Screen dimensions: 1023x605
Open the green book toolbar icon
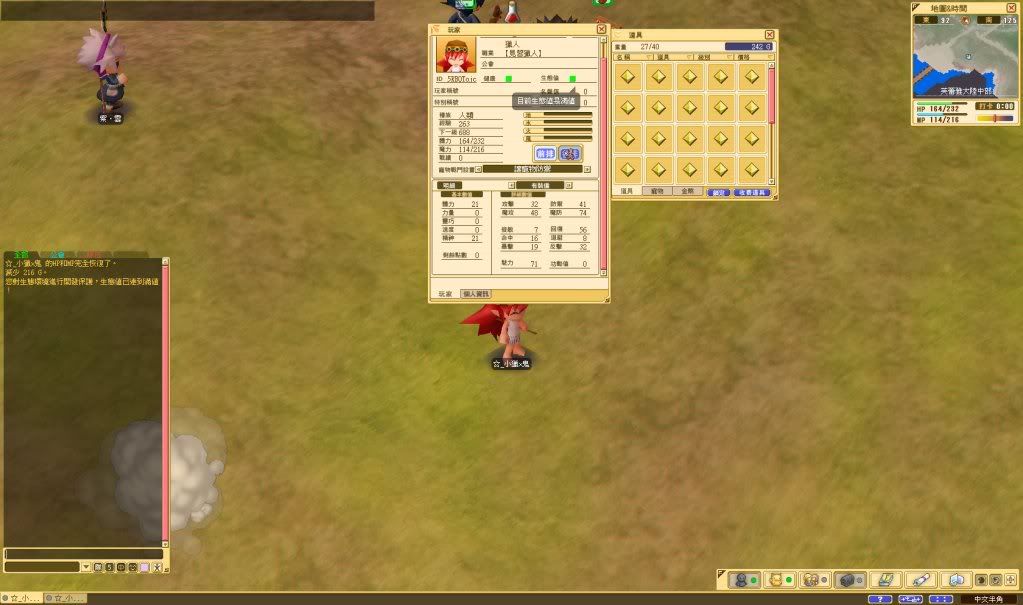point(883,579)
